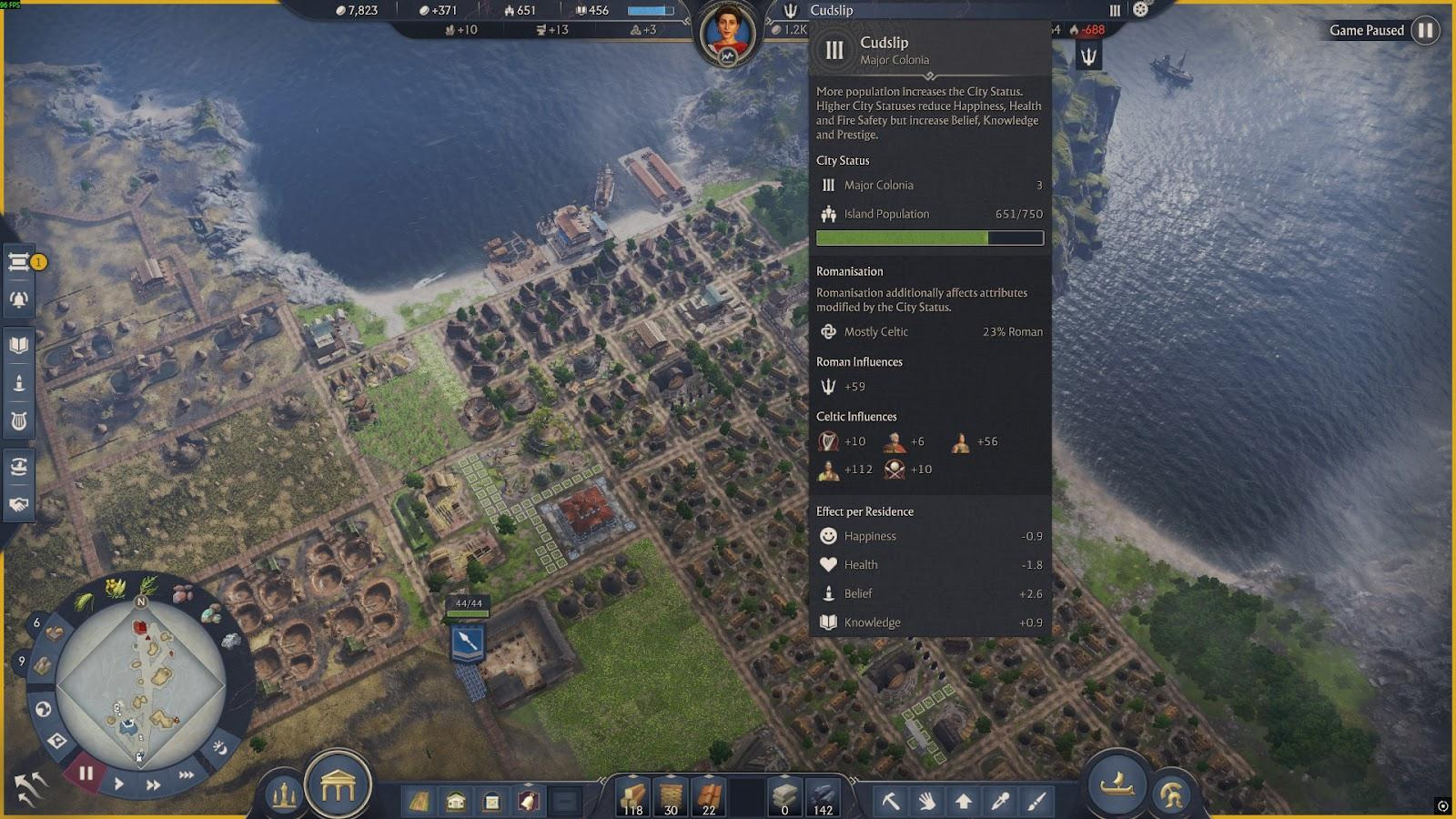The image size is (1456, 819).
Task: Select the eyedropper copy tool
Action: (x=1000, y=801)
